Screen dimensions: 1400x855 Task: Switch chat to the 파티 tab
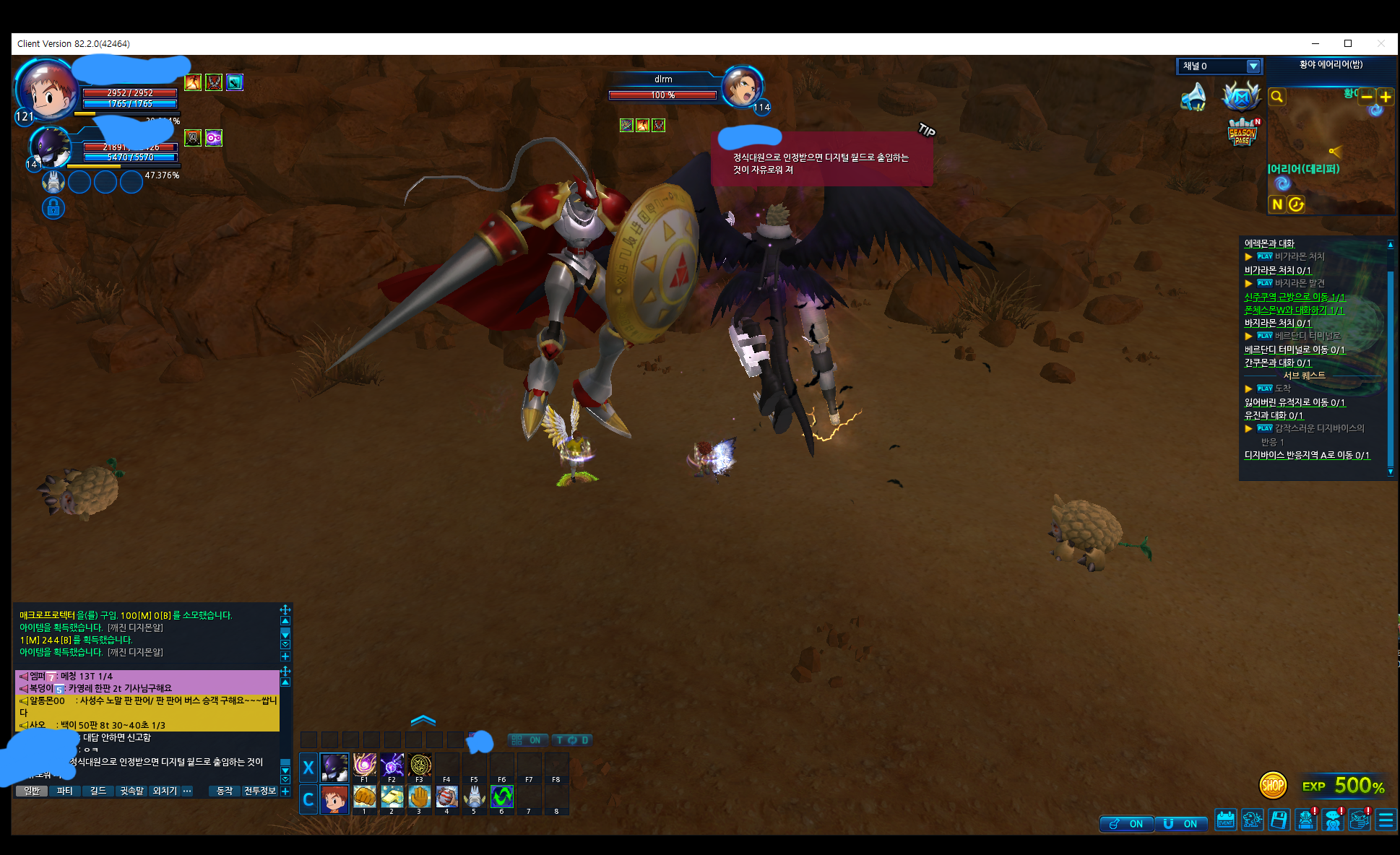[65, 791]
